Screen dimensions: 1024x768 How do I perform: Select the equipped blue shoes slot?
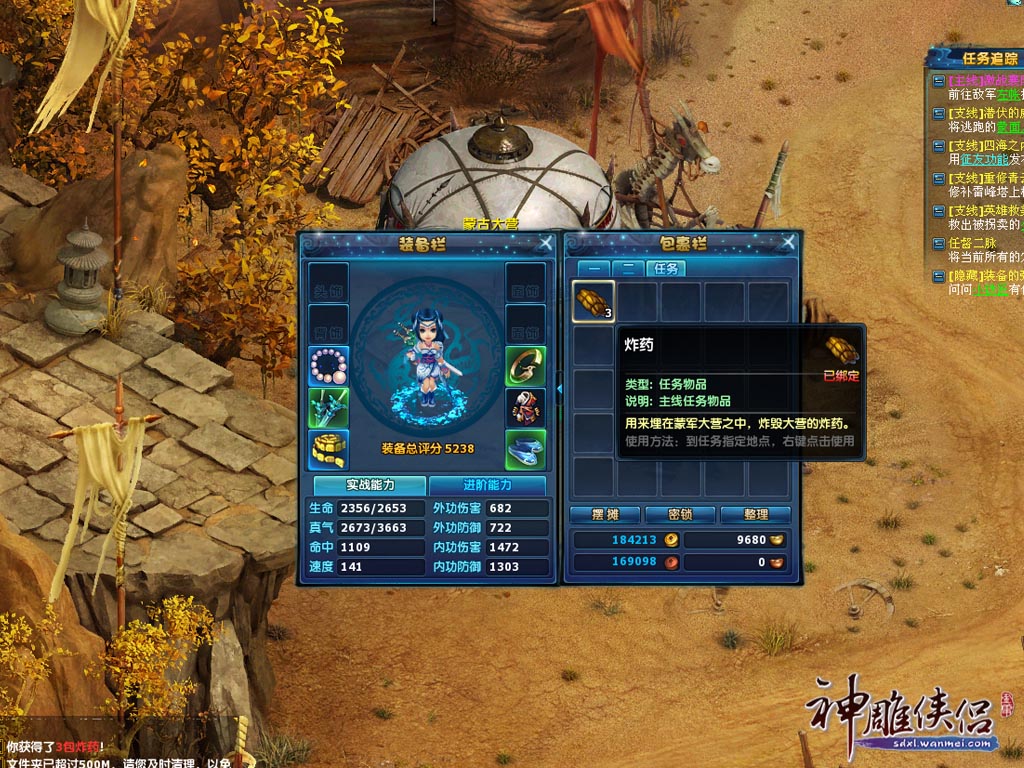pyautogui.click(x=525, y=450)
